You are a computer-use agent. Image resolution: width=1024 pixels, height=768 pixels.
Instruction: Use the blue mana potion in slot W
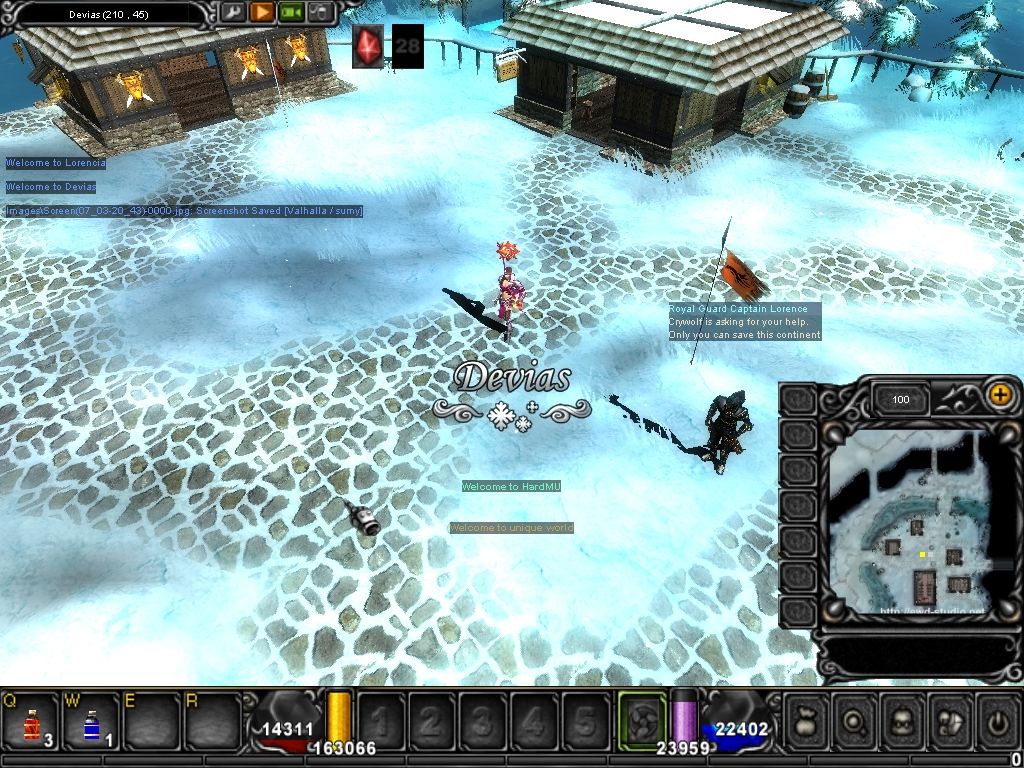91,721
